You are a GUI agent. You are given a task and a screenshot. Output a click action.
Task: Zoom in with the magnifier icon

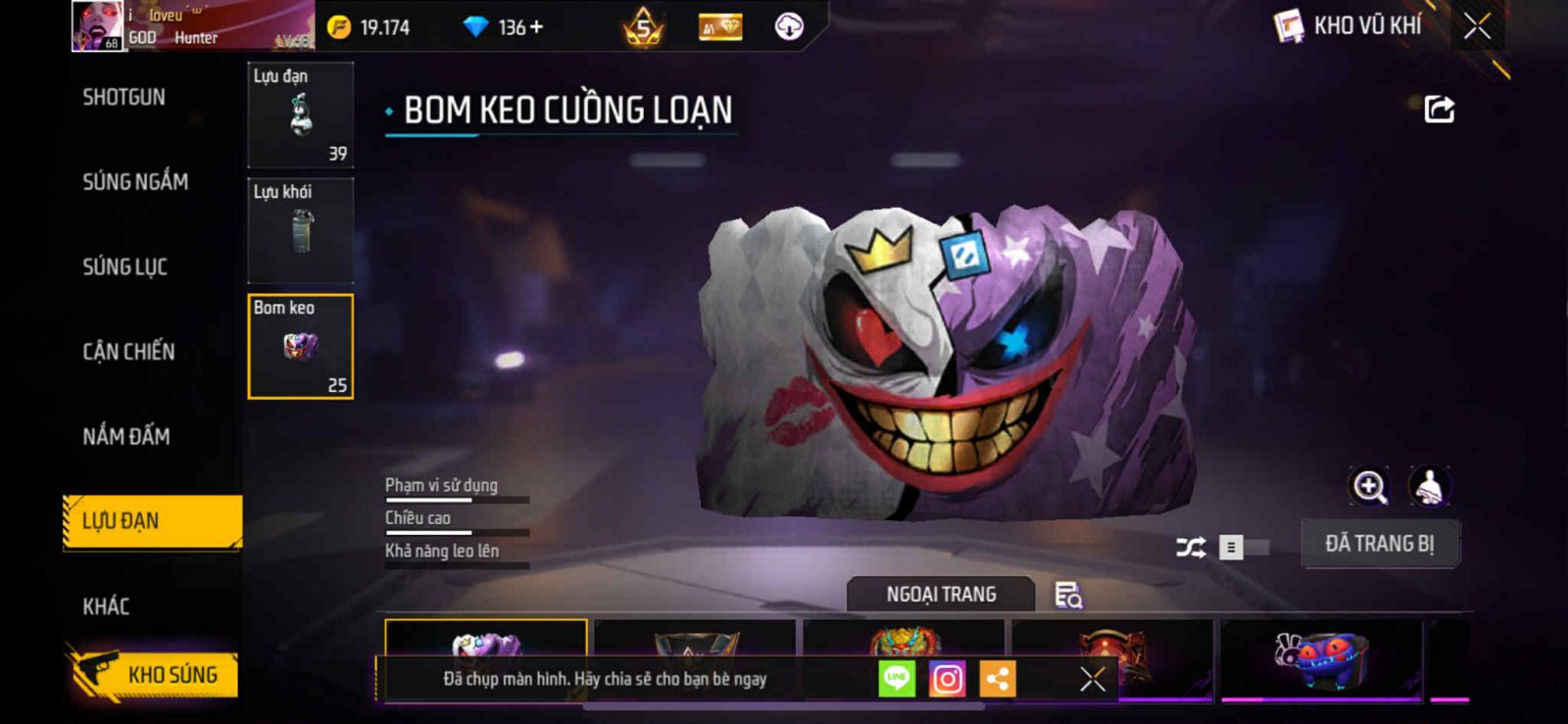pos(1369,486)
